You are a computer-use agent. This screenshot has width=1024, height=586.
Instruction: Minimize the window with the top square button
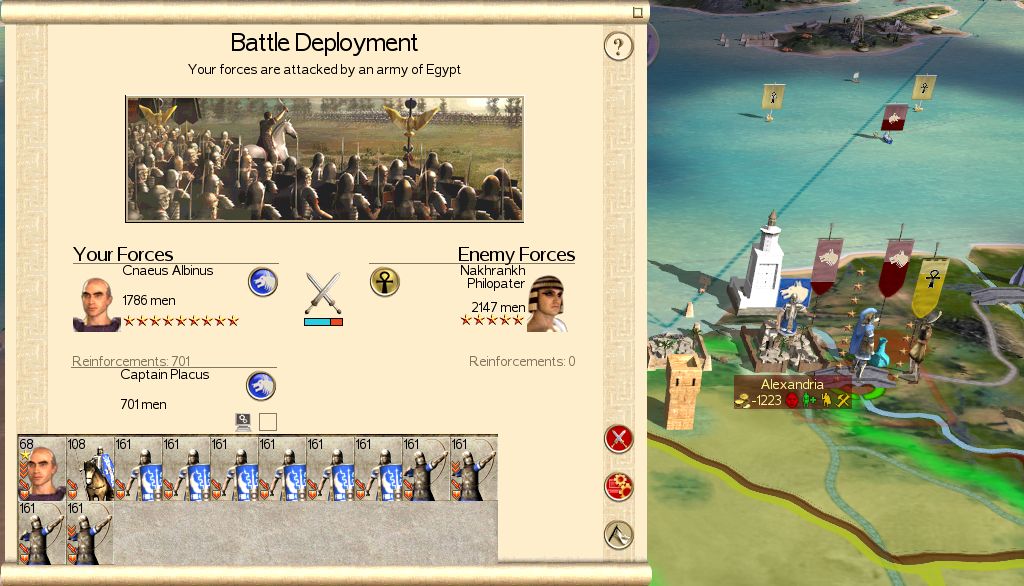click(x=637, y=13)
